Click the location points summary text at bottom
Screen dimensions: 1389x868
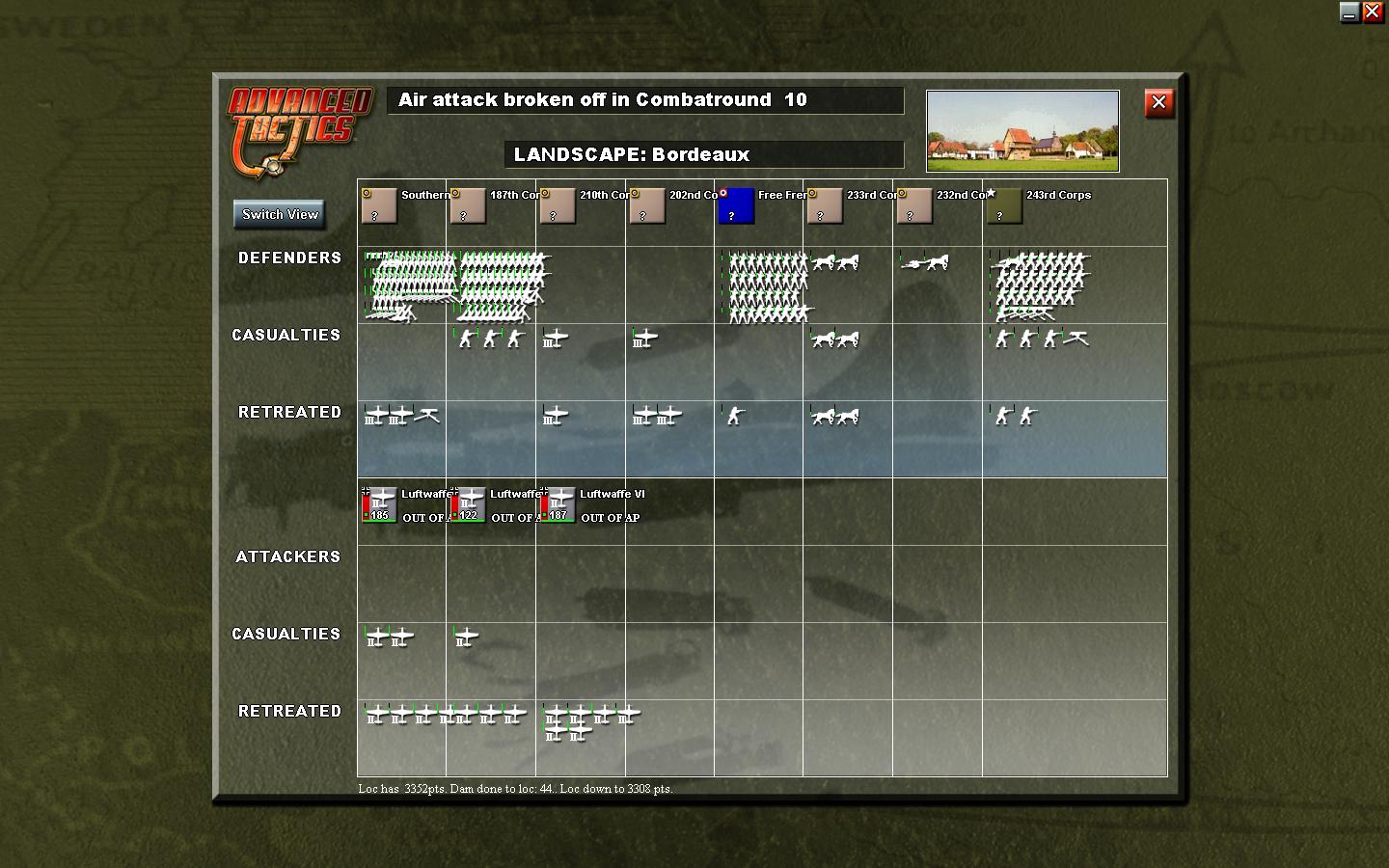517,788
